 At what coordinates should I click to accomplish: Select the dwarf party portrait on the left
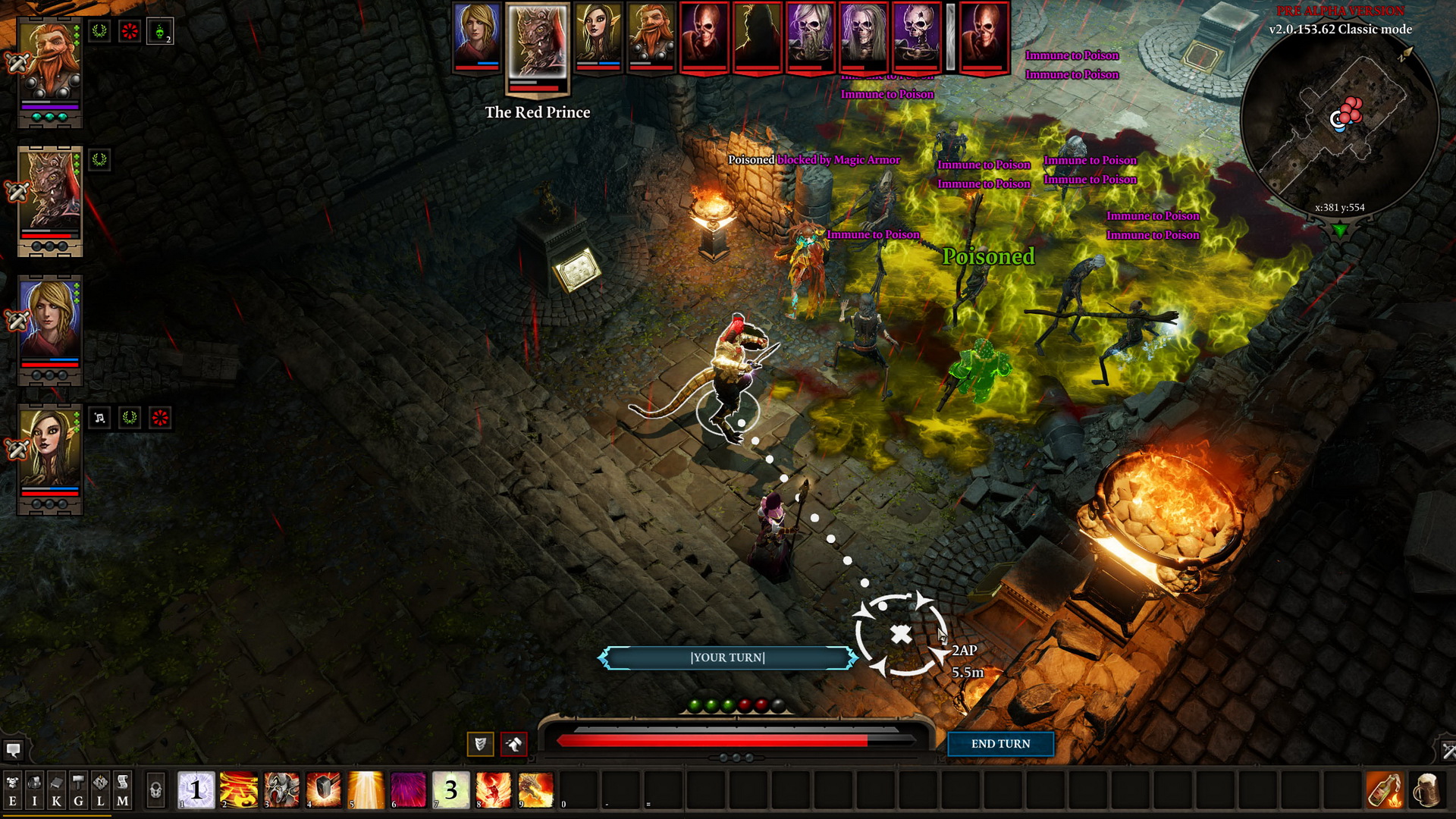[50, 64]
